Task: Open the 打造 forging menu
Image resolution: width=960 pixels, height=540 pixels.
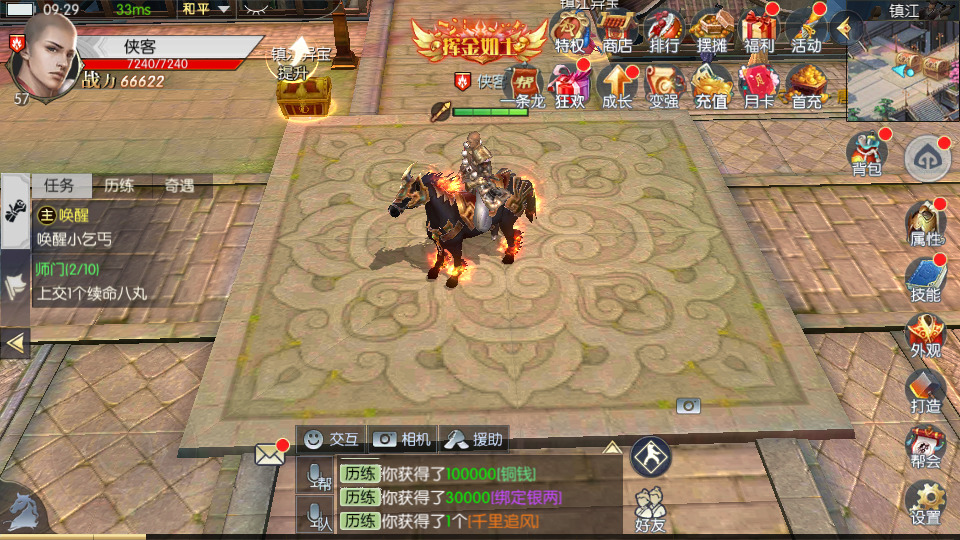Action: tap(925, 391)
